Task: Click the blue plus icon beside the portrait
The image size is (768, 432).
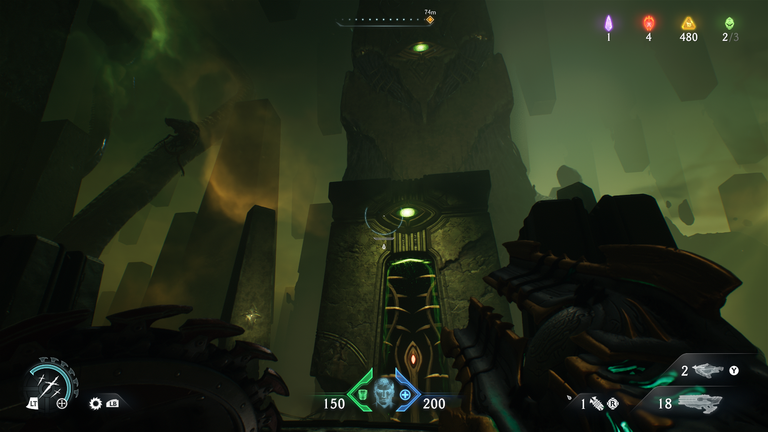Action: tap(405, 394)
